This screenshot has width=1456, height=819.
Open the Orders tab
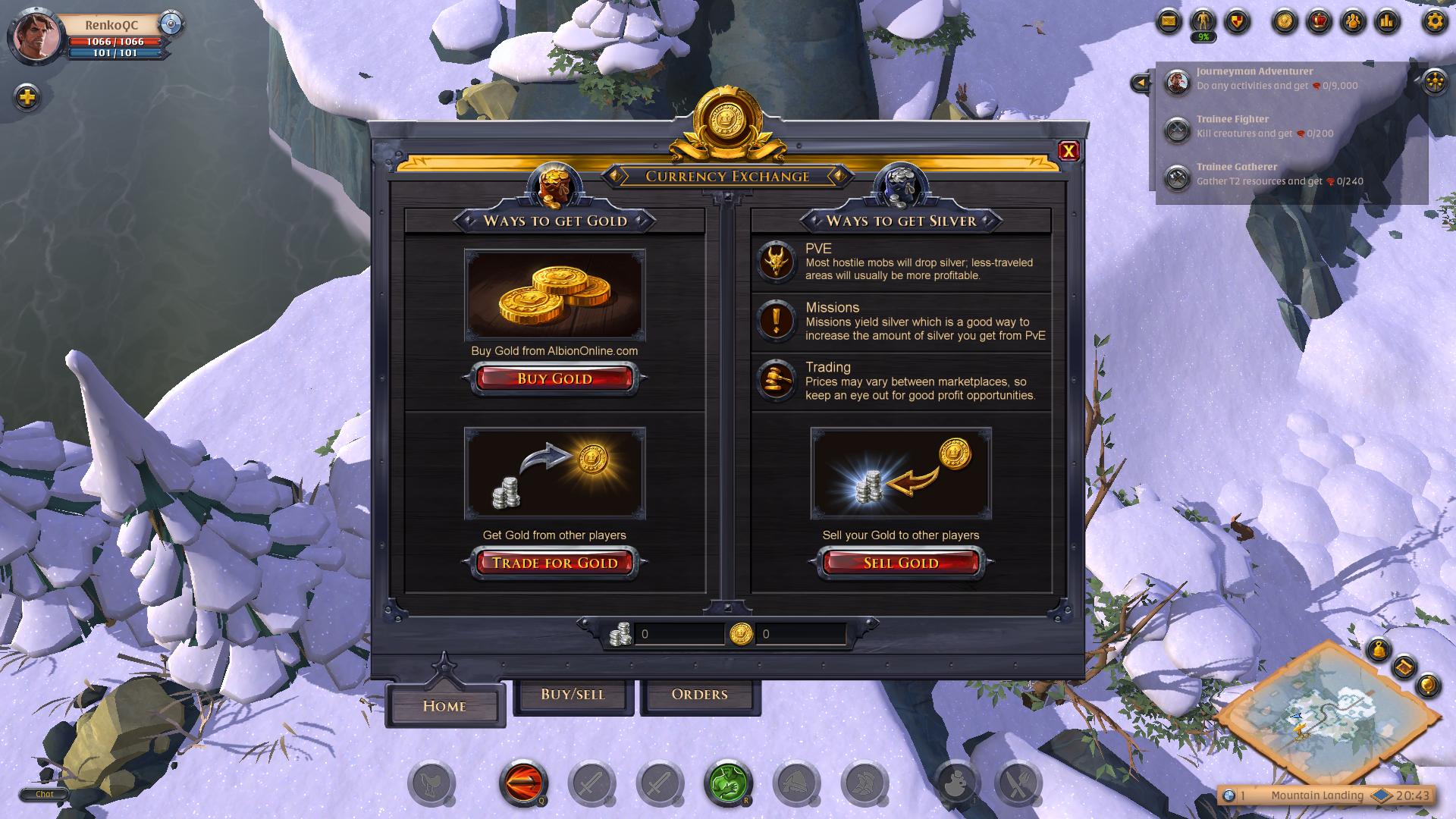click(x=699, y=695)
